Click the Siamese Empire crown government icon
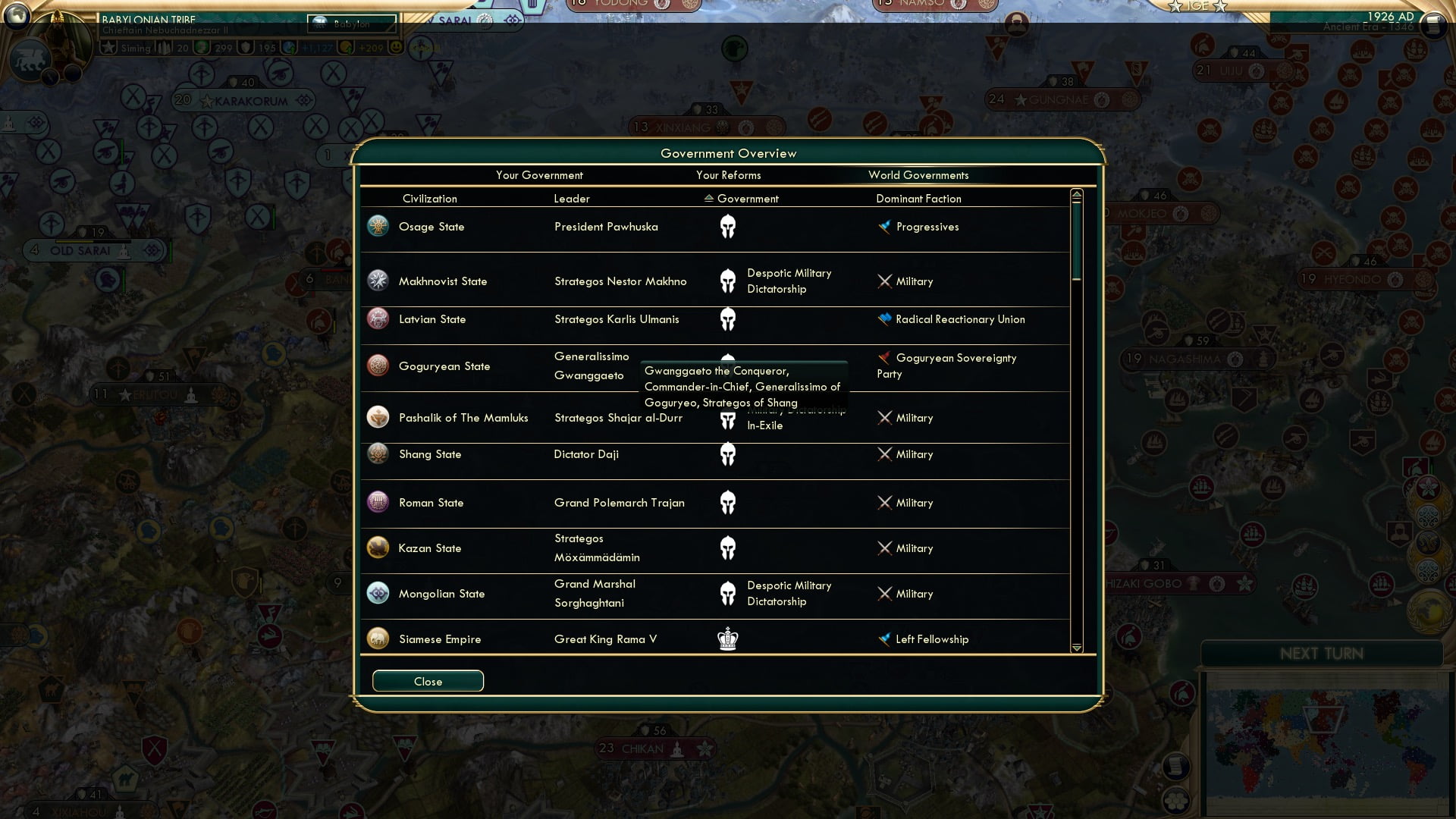The image size is (1456, 819). [x=729, y=639]
